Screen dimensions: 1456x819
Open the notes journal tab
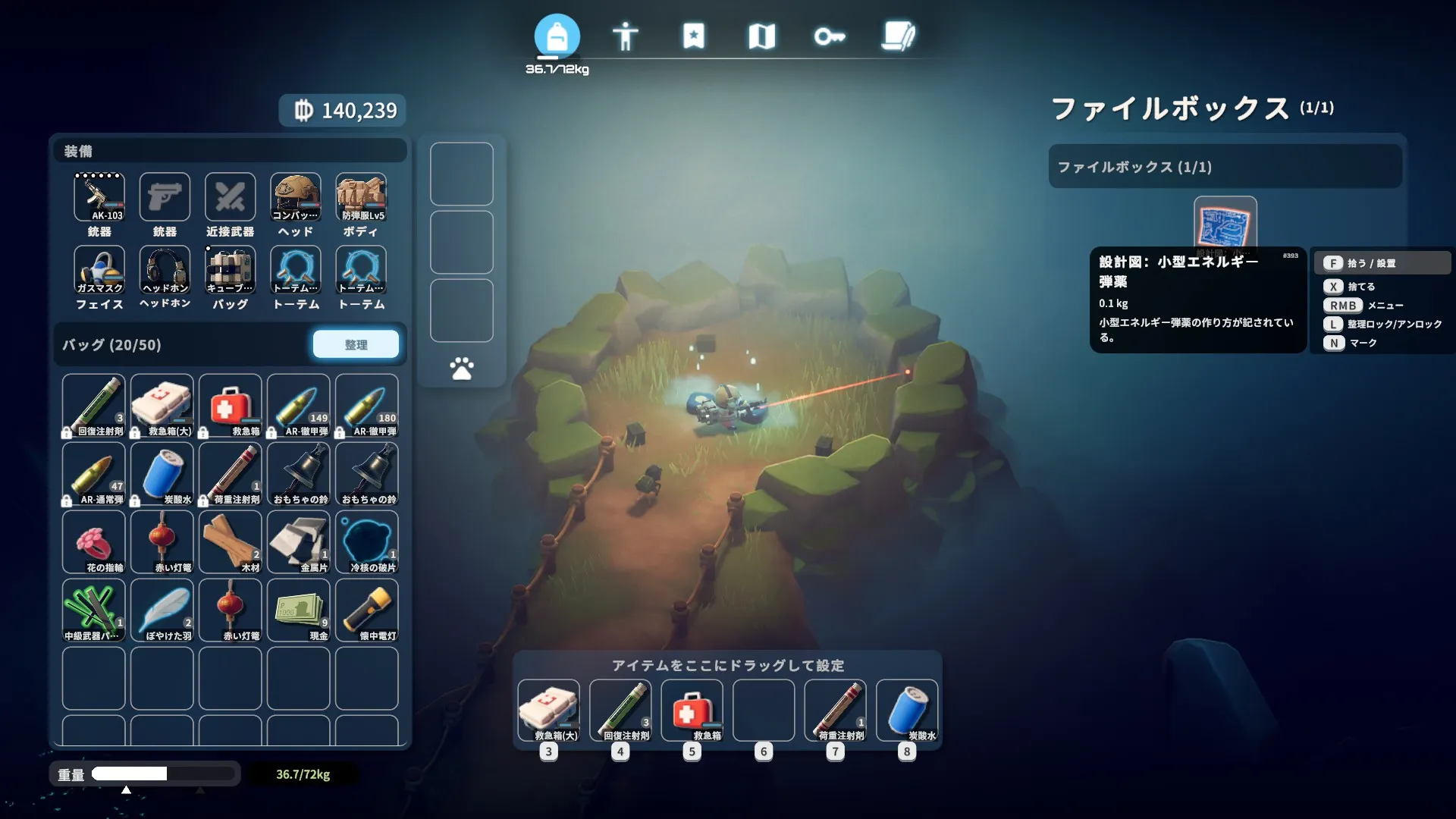tap(899, 36)
